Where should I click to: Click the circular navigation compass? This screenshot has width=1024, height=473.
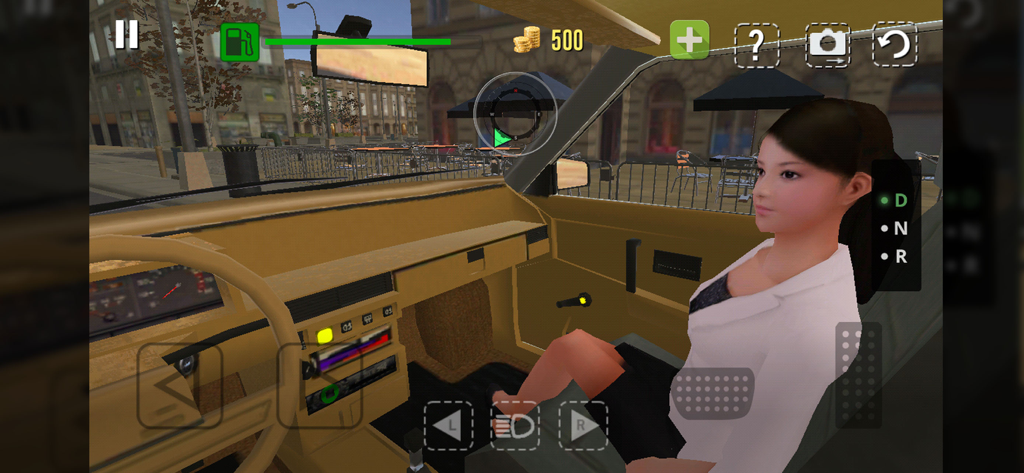click(x=513, y=114)
